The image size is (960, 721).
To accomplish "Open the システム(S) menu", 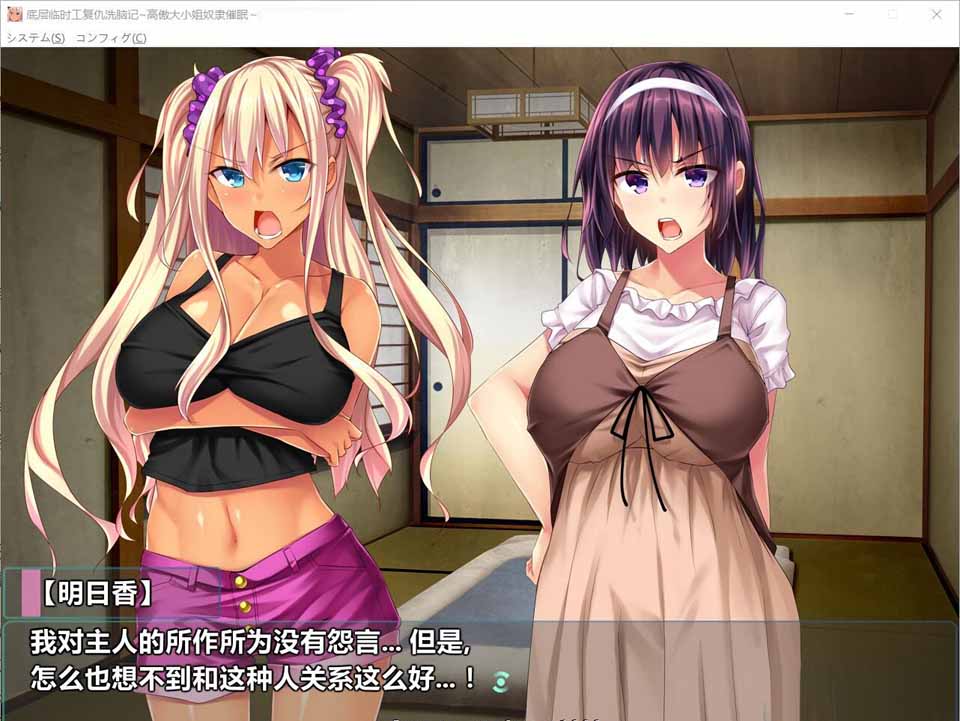I will [x=36, y=38].
